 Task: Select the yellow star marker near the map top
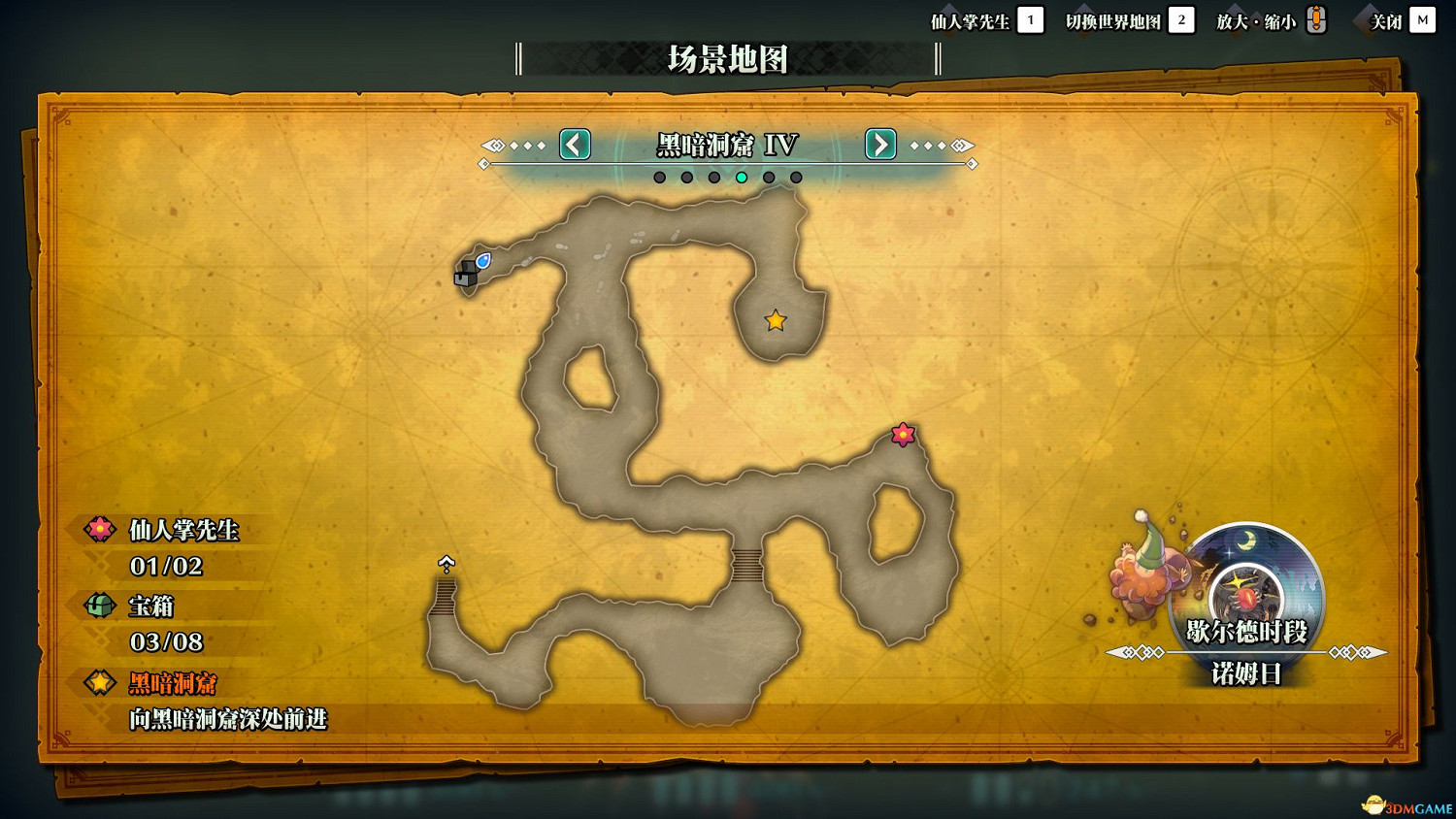coord(775,319)
